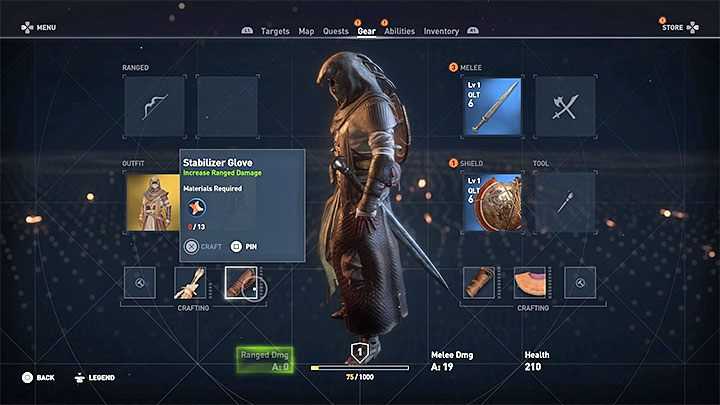Select the Stabilizer Glove crafting slot
720x405 pixels.
pos(241,283)
